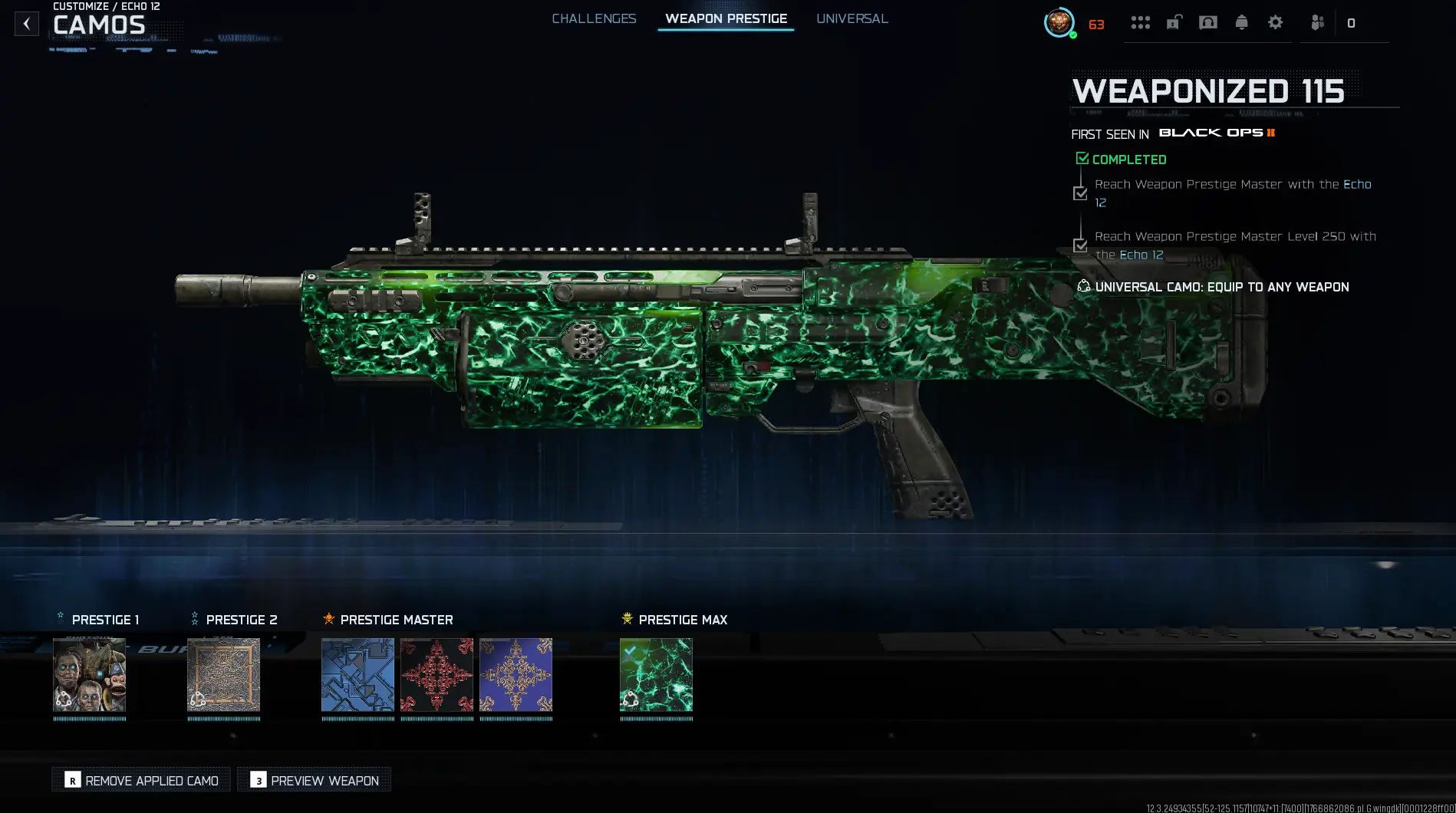Open the Settings gear icon
The image size is (1456, 813).
click(x=1275, y=23)
